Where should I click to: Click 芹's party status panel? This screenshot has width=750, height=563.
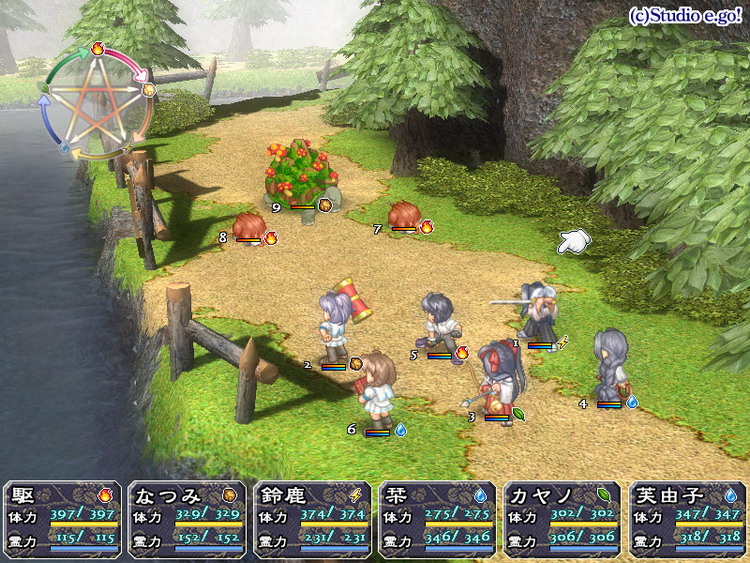click(438, 519)
